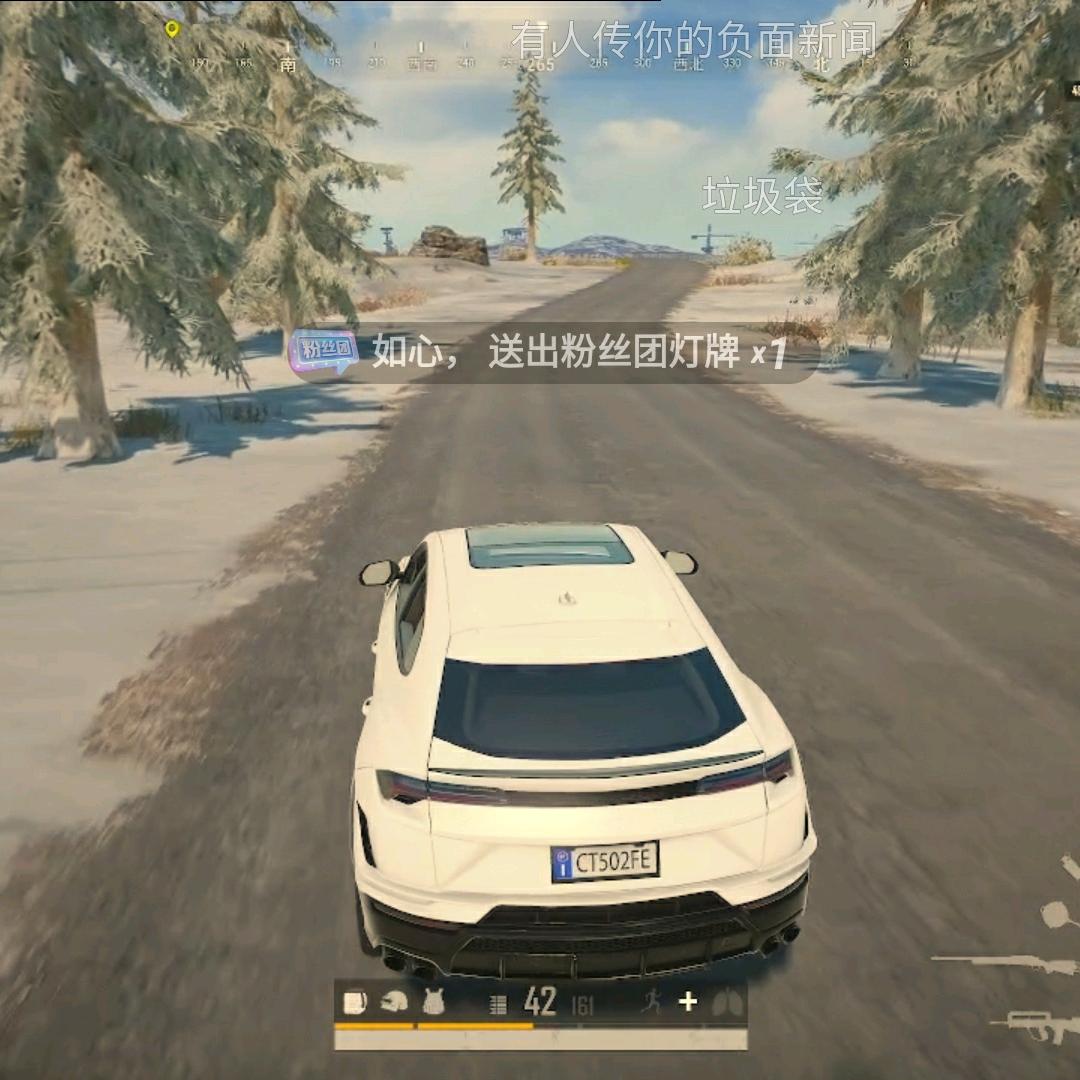
Task: Select the backpack icon in the bottom HUD
Action: (x=354, y=1001)
